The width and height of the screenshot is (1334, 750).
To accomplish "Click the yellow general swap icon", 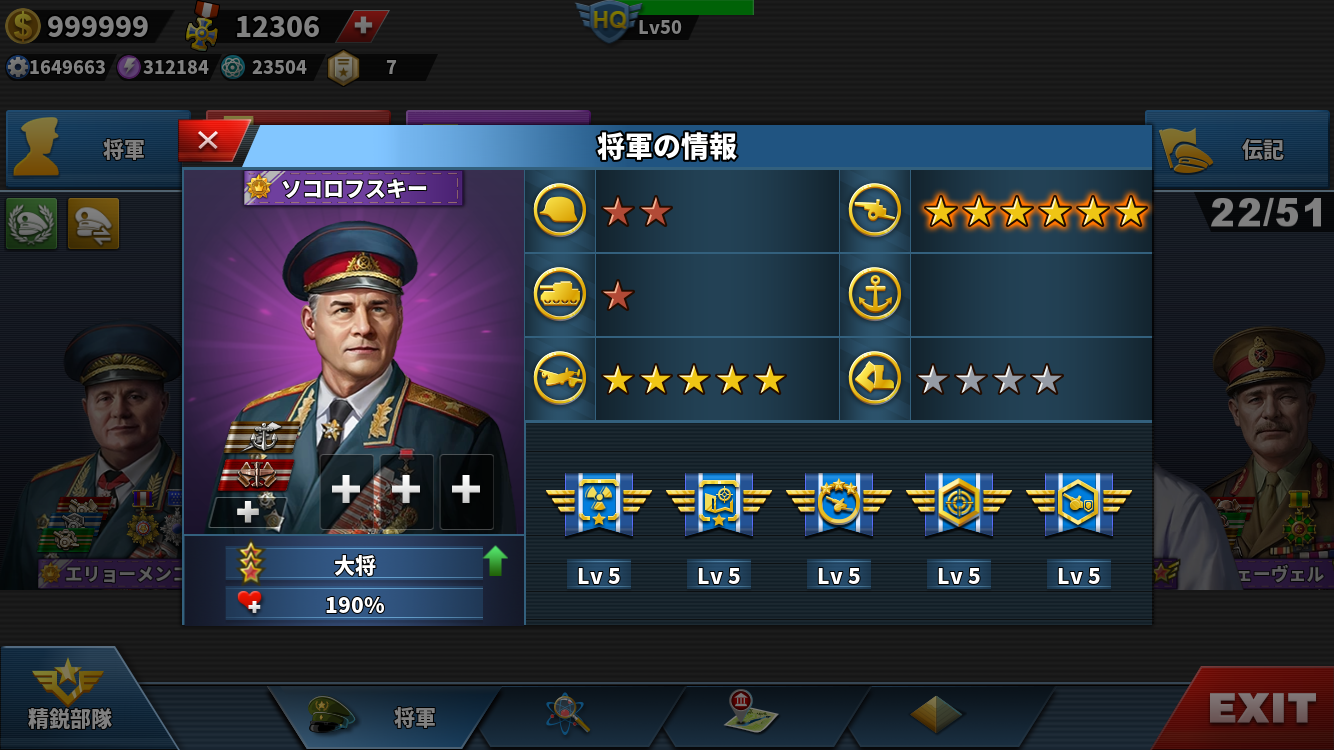I will pos(93,223).
